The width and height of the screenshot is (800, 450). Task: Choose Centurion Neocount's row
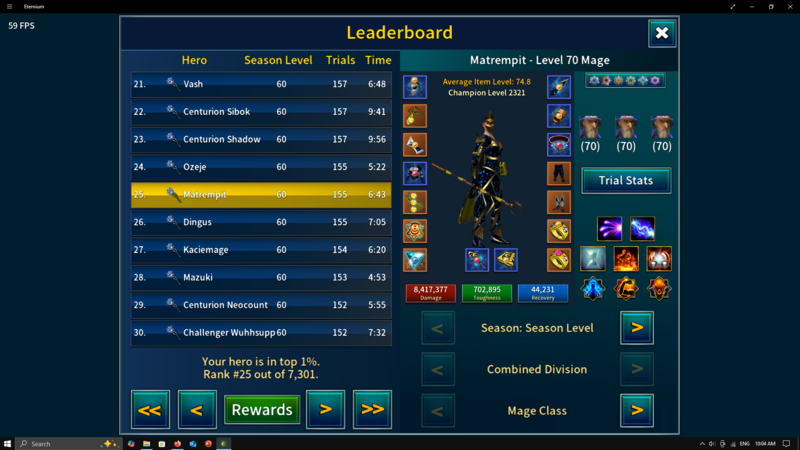pyautogui.click(x=261, y=305)
